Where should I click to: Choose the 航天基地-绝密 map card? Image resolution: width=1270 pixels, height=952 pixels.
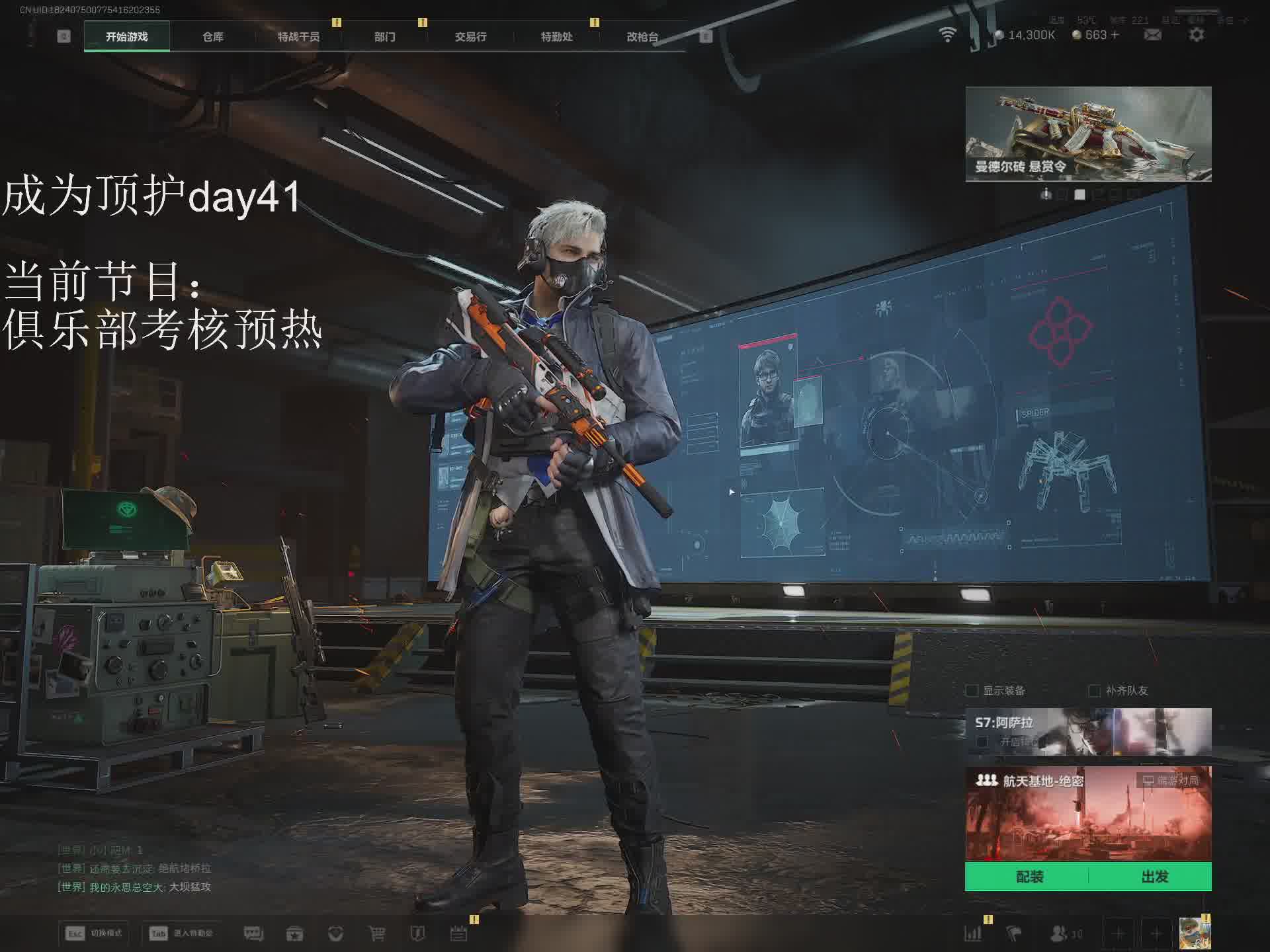[x=1088, y=813]
